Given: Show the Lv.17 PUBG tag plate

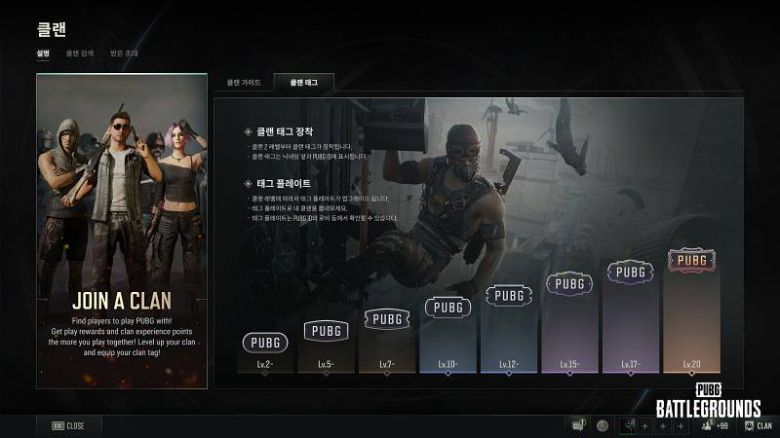Looking at the screenshot, I should click(x=630, y=271).
